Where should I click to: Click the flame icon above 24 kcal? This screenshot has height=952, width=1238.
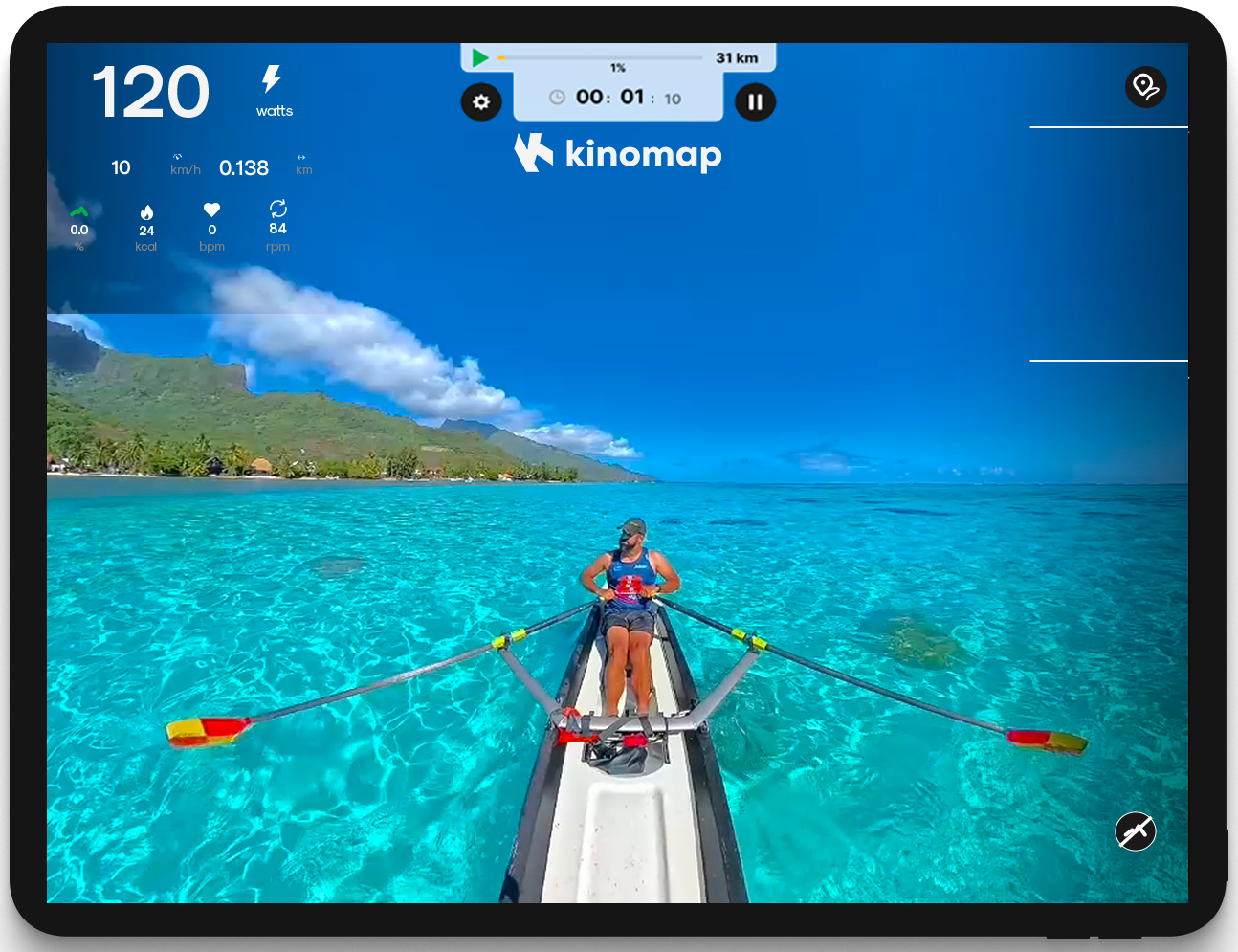coord(146,210)
